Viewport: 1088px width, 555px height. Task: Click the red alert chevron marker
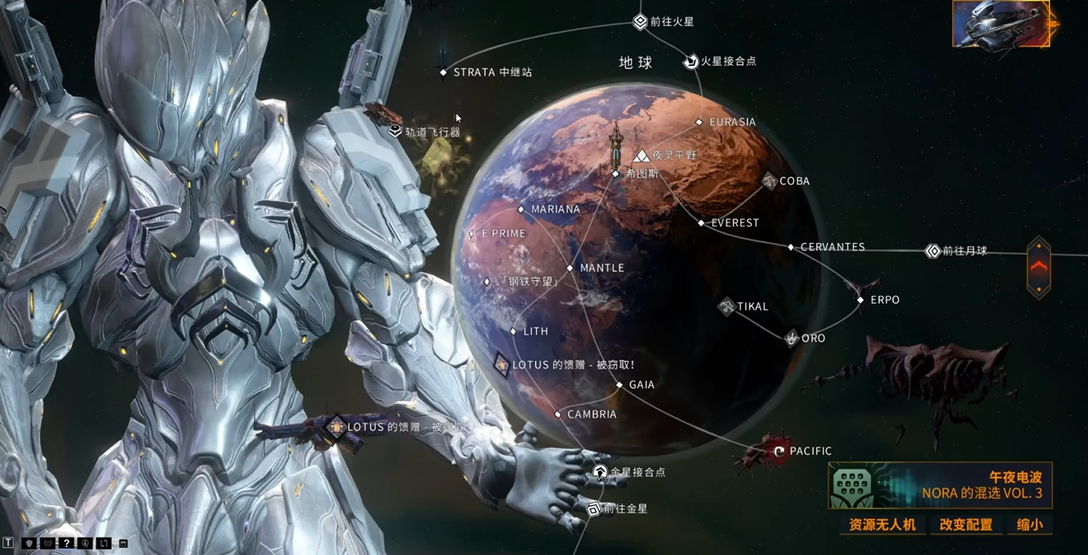[x=1039, y=266]
